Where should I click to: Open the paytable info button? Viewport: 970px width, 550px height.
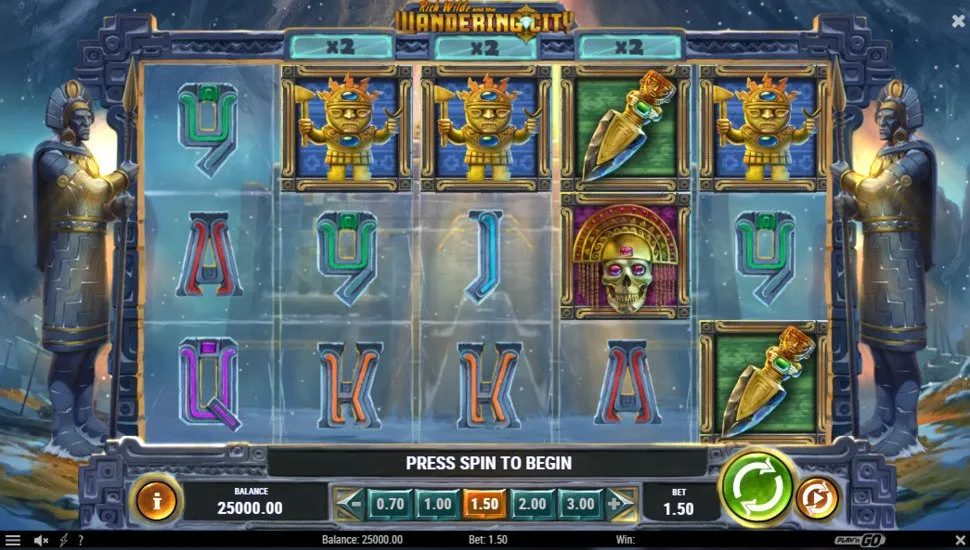155,498
